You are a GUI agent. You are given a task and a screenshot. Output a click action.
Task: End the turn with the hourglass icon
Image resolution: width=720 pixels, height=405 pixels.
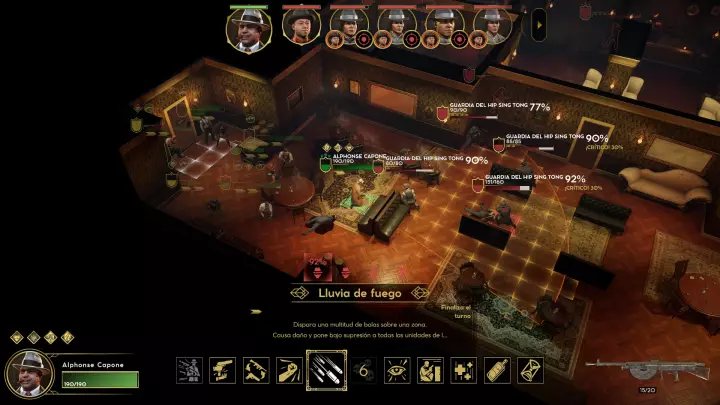[x=531, y=370]
